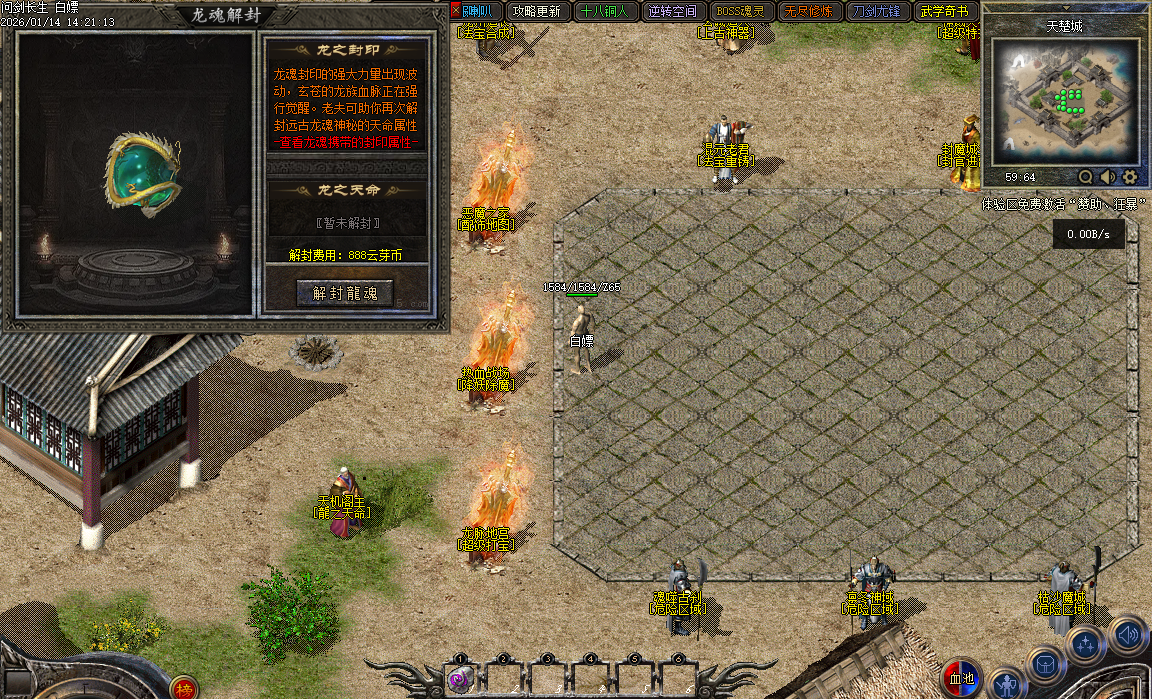1152x699 pixels.
Task: Use the purple scroll in hotbar slot 1
Action: tap(460, 680)
